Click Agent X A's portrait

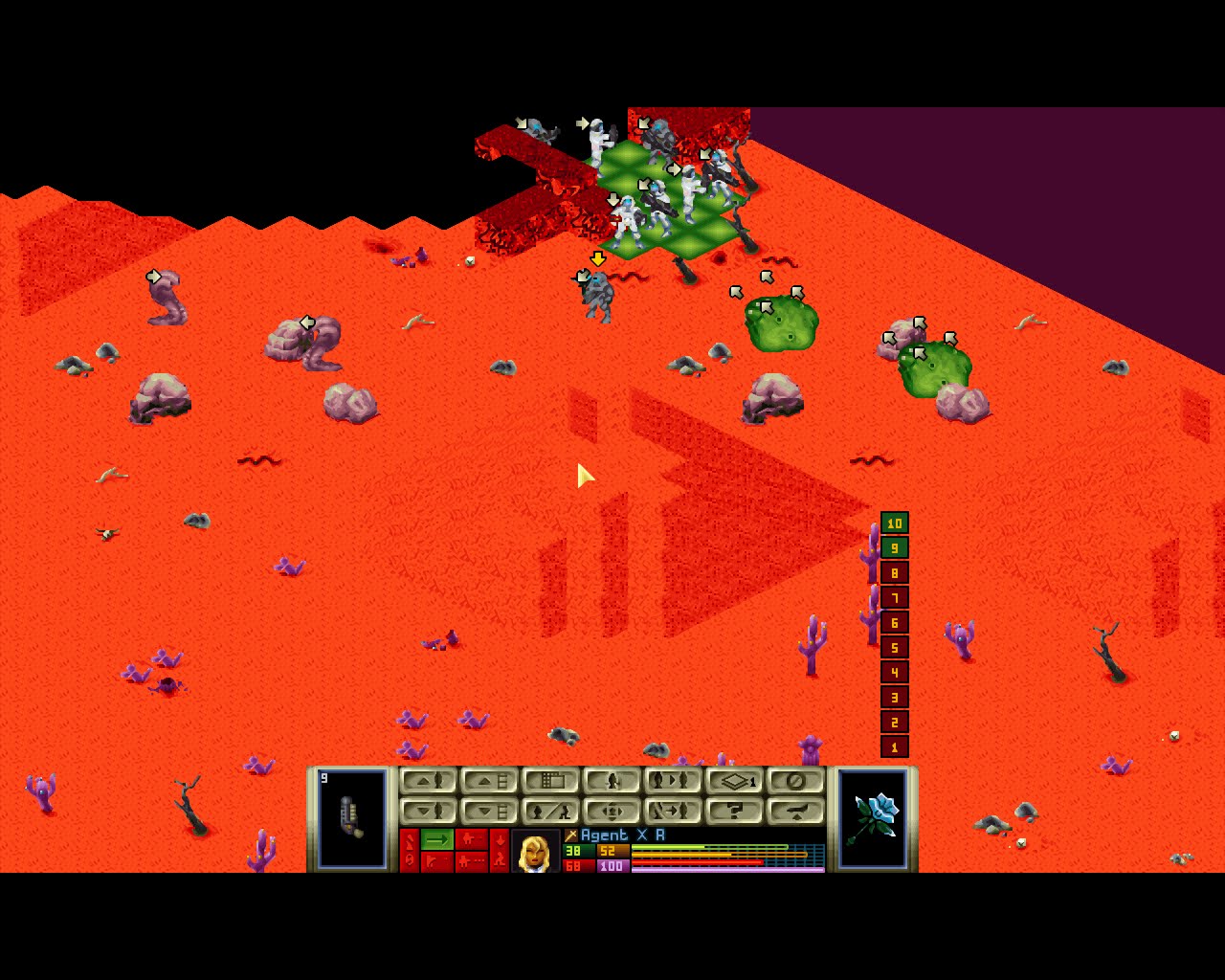[538, 852]
